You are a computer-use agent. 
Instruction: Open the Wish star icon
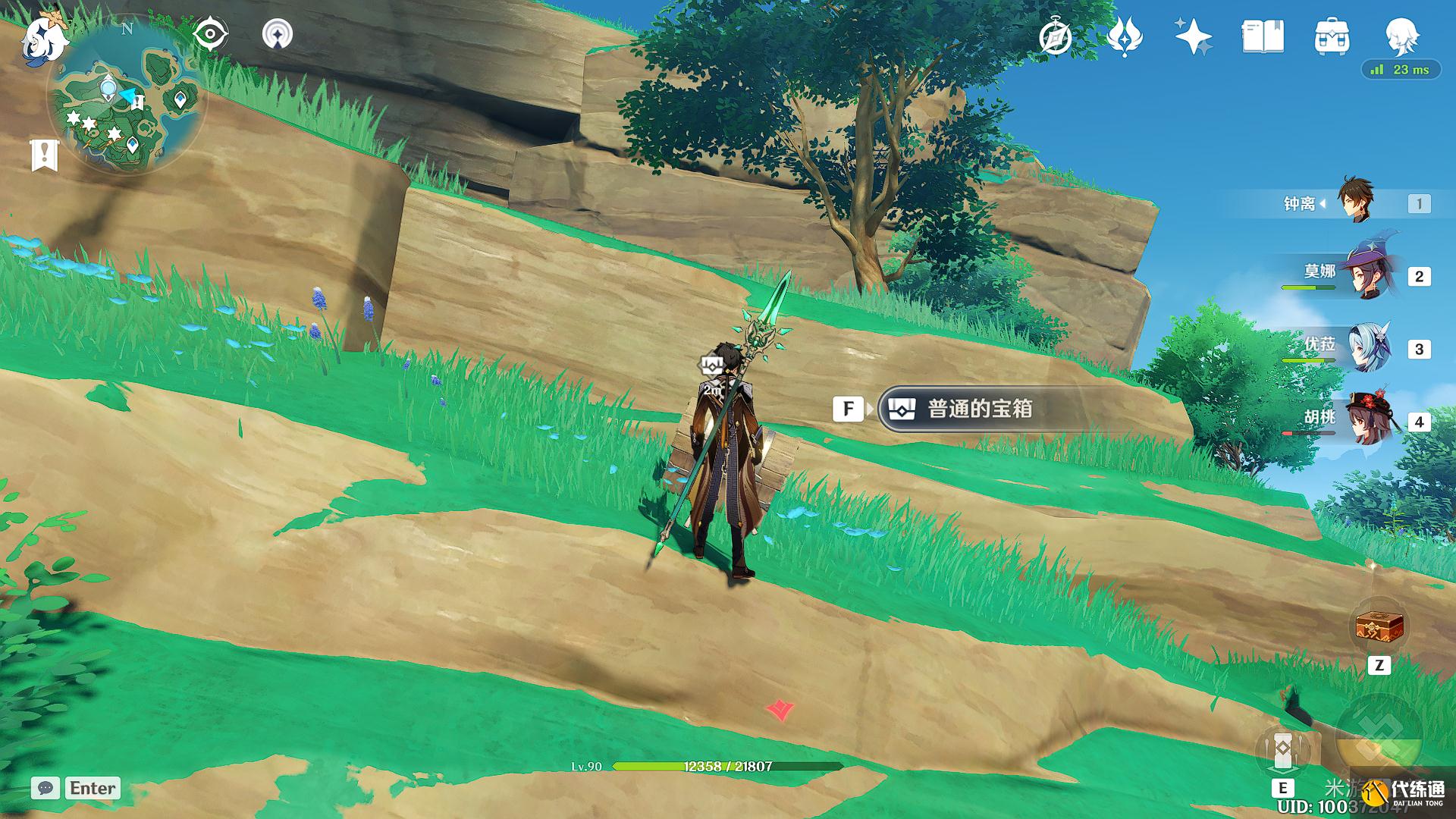point(1193,37)
